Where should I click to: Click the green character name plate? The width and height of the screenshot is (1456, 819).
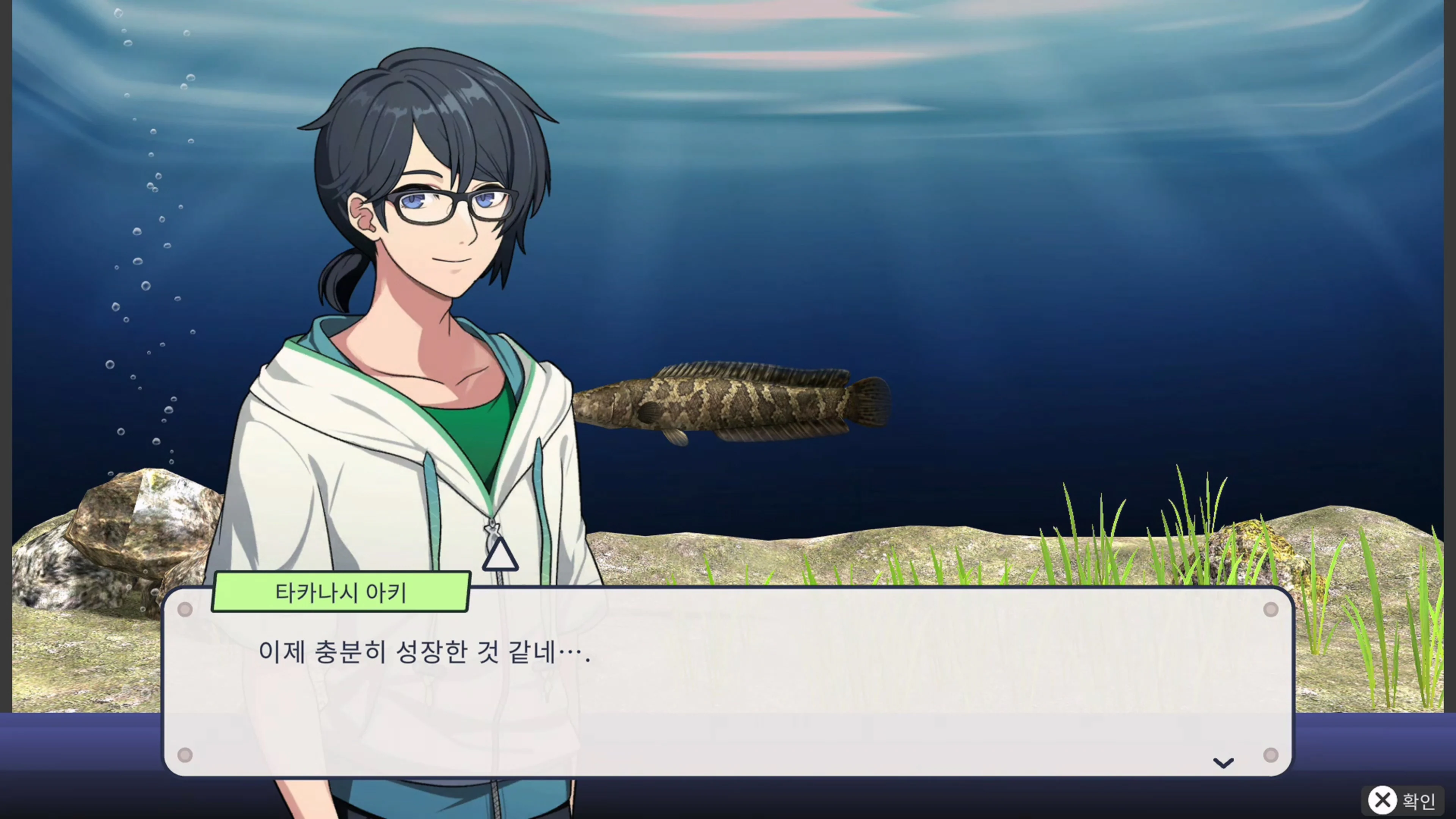[340, 592]
